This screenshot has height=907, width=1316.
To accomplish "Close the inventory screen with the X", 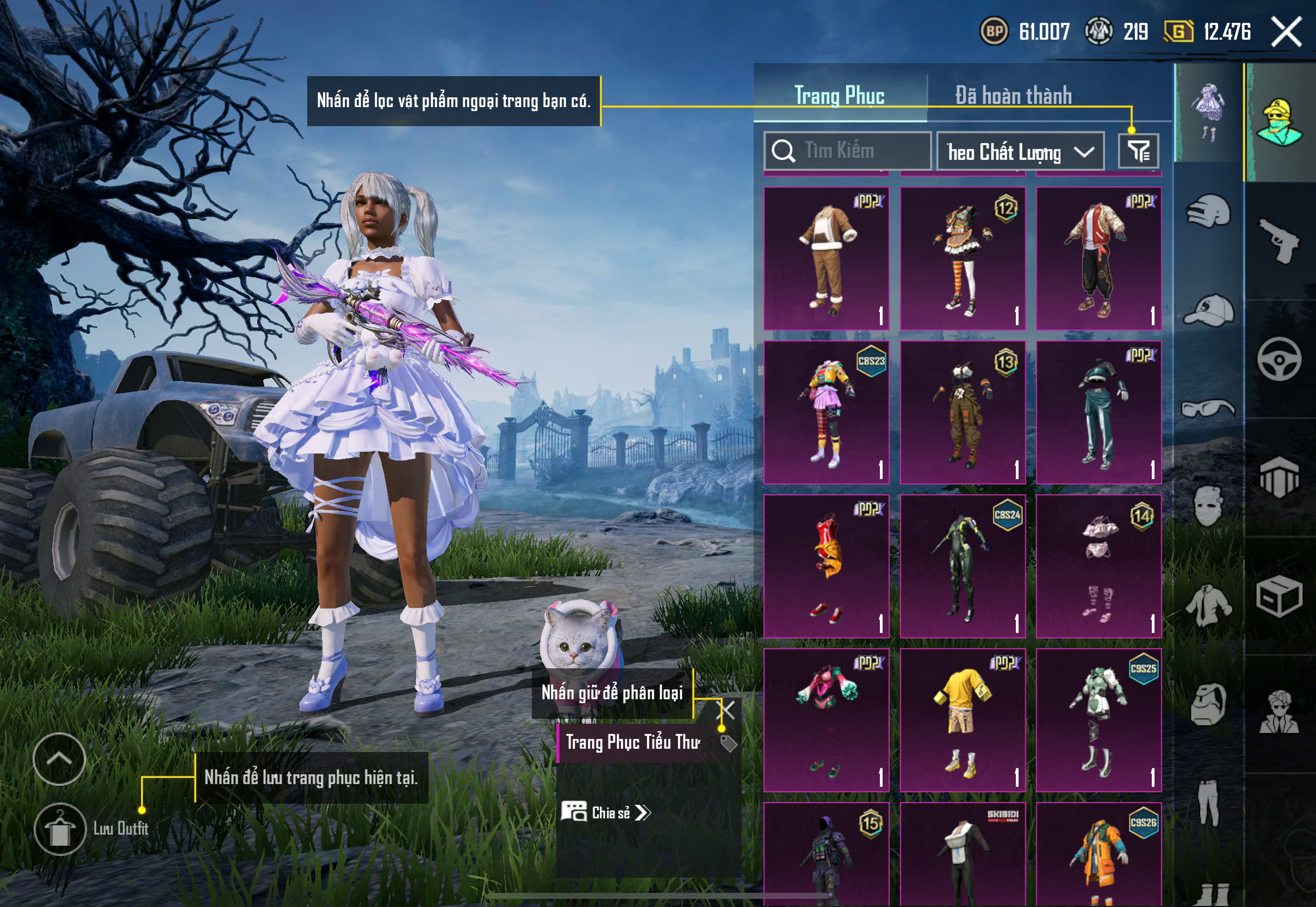I will [1286, 32].
